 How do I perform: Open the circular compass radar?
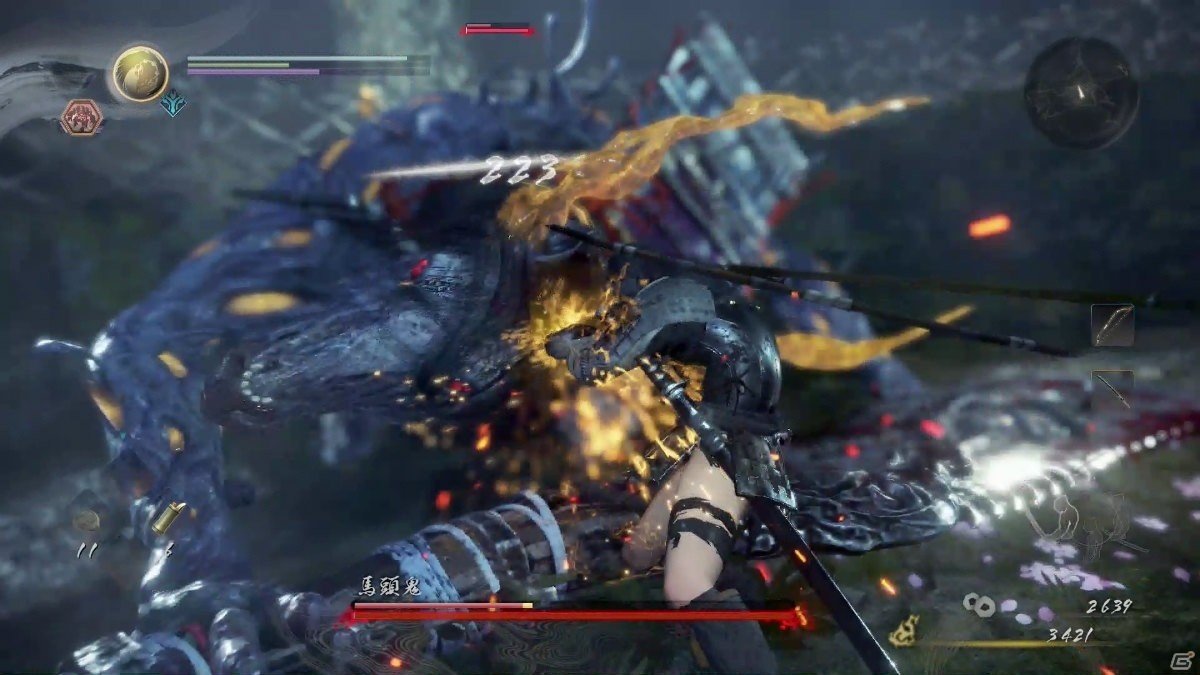[x=1081, y=93]
